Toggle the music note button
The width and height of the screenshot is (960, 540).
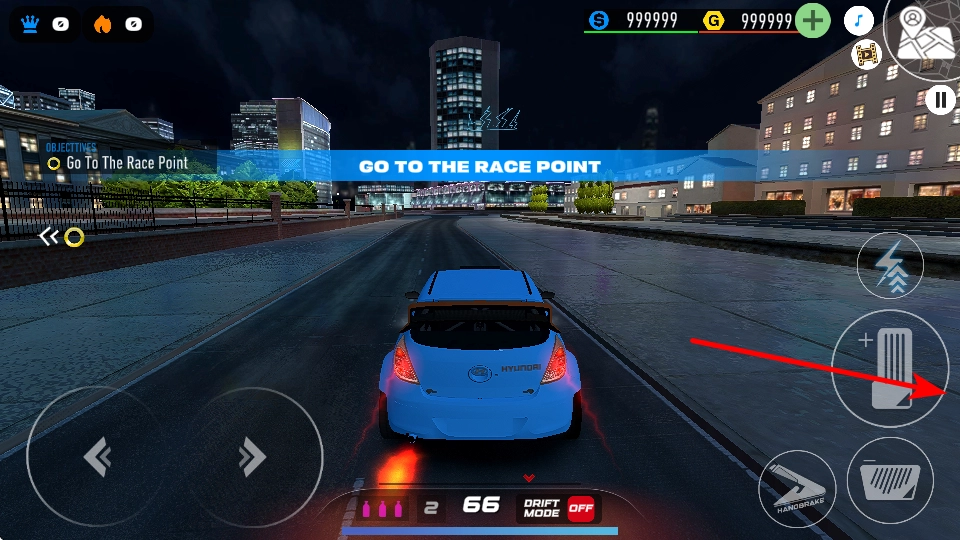pyautogui.click(x=859, y=20)
